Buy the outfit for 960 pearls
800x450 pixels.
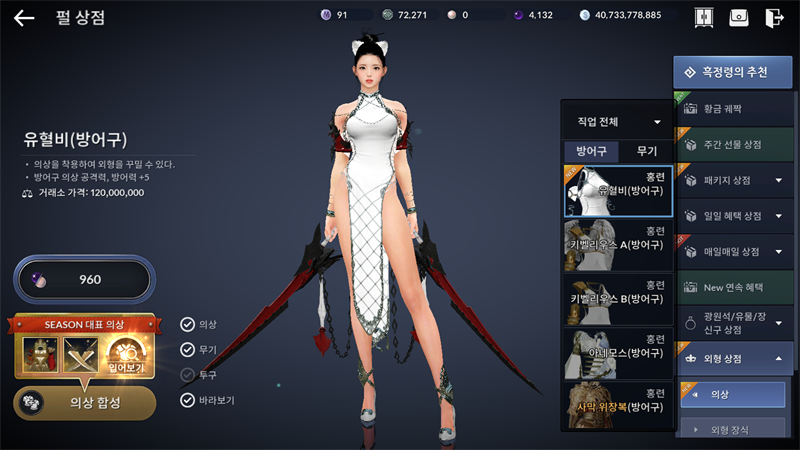(83, 279)
